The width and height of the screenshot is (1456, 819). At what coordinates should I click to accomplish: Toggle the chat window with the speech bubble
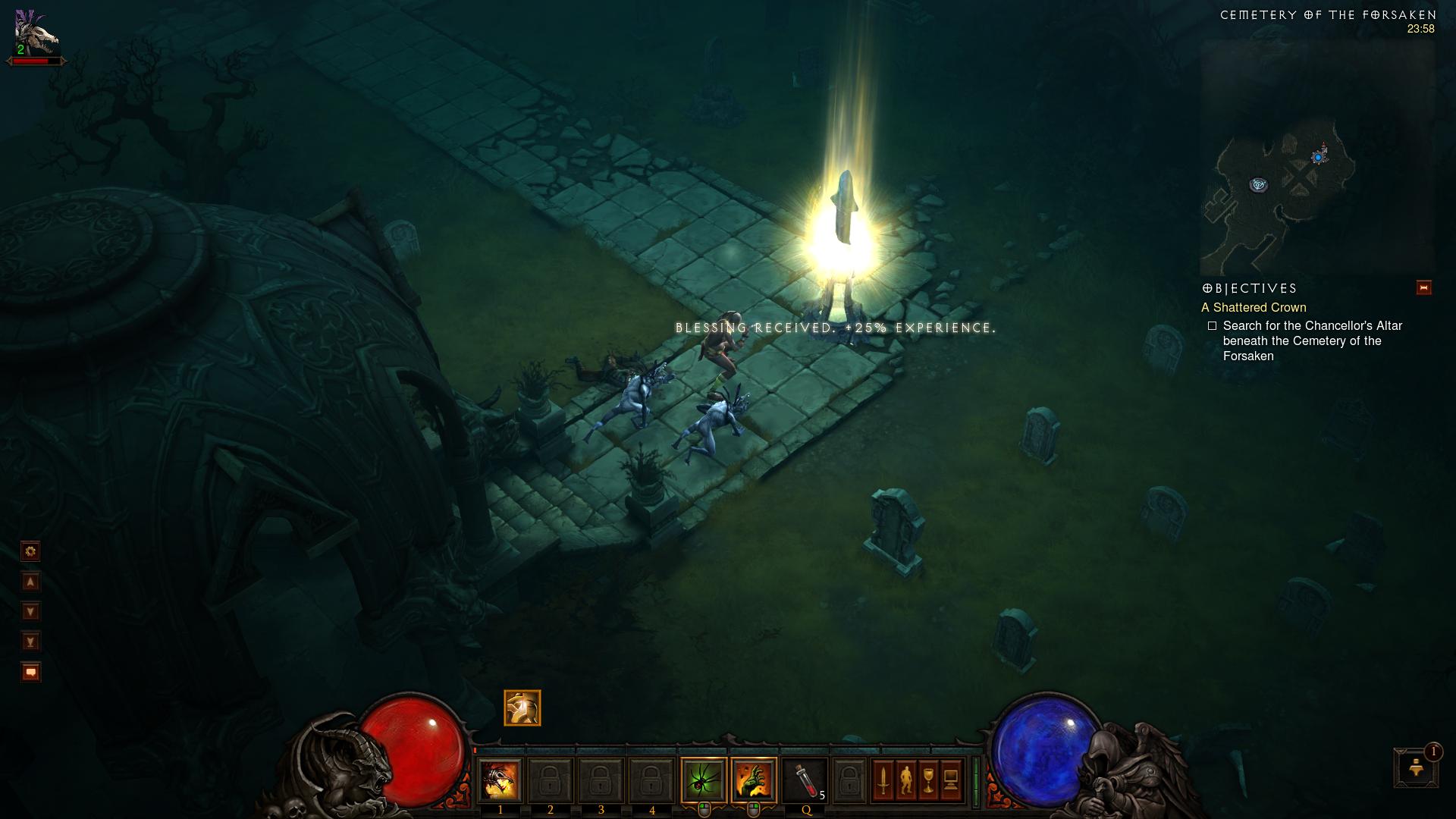pyautogui.click(x=30, y=672)
